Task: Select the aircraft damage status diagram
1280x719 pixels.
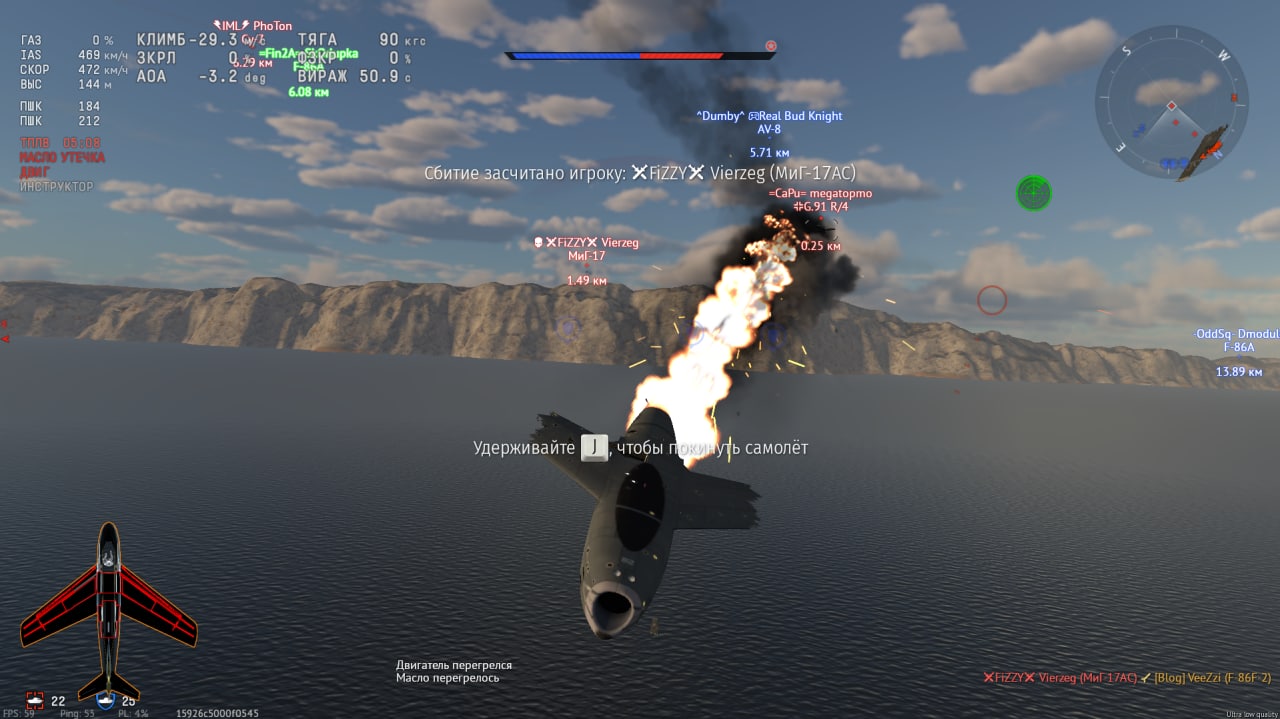Action: tap(108, 612)
